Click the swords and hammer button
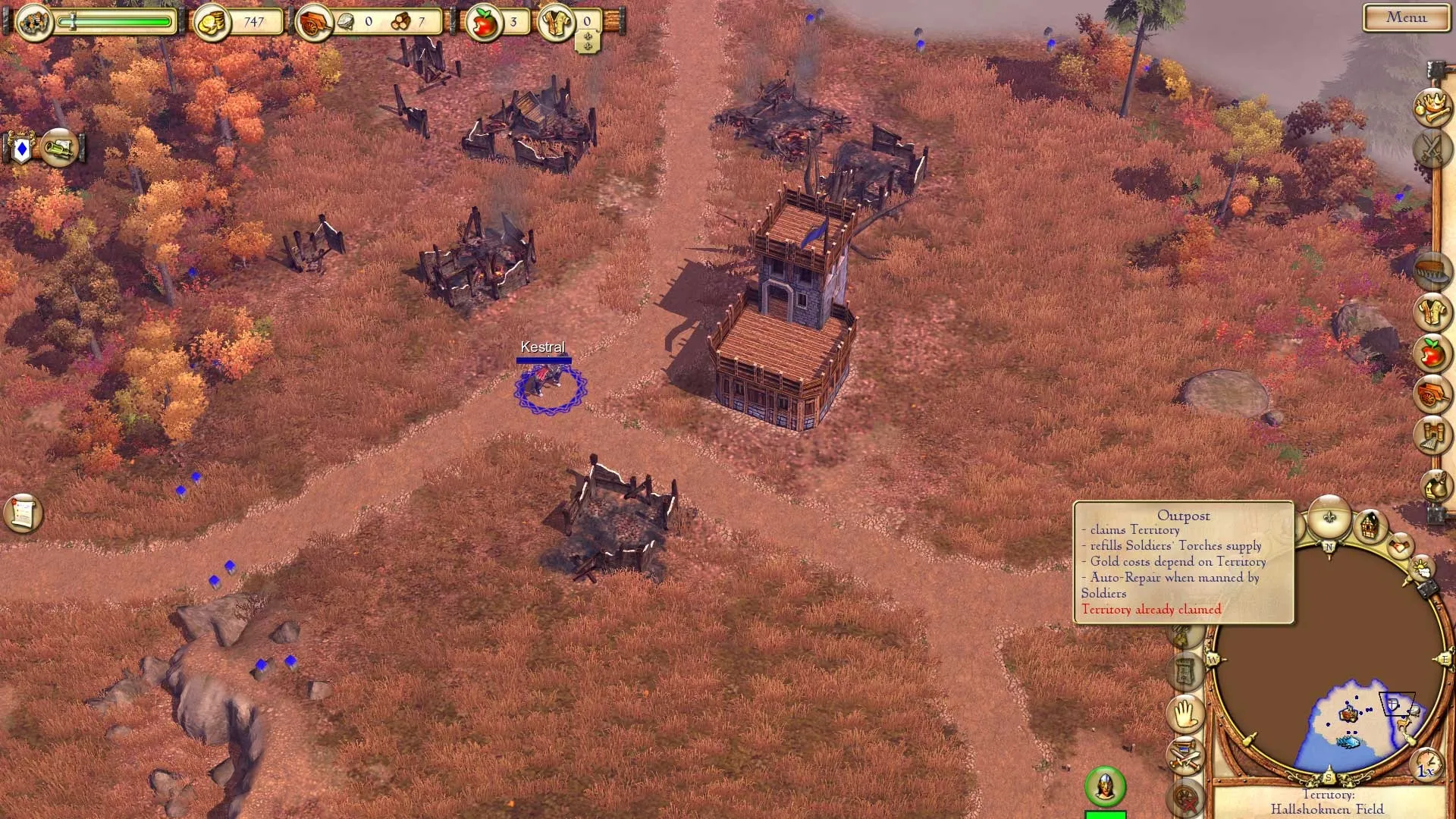Viewport: 1456px width, 819px height. tap(1185, 756)
